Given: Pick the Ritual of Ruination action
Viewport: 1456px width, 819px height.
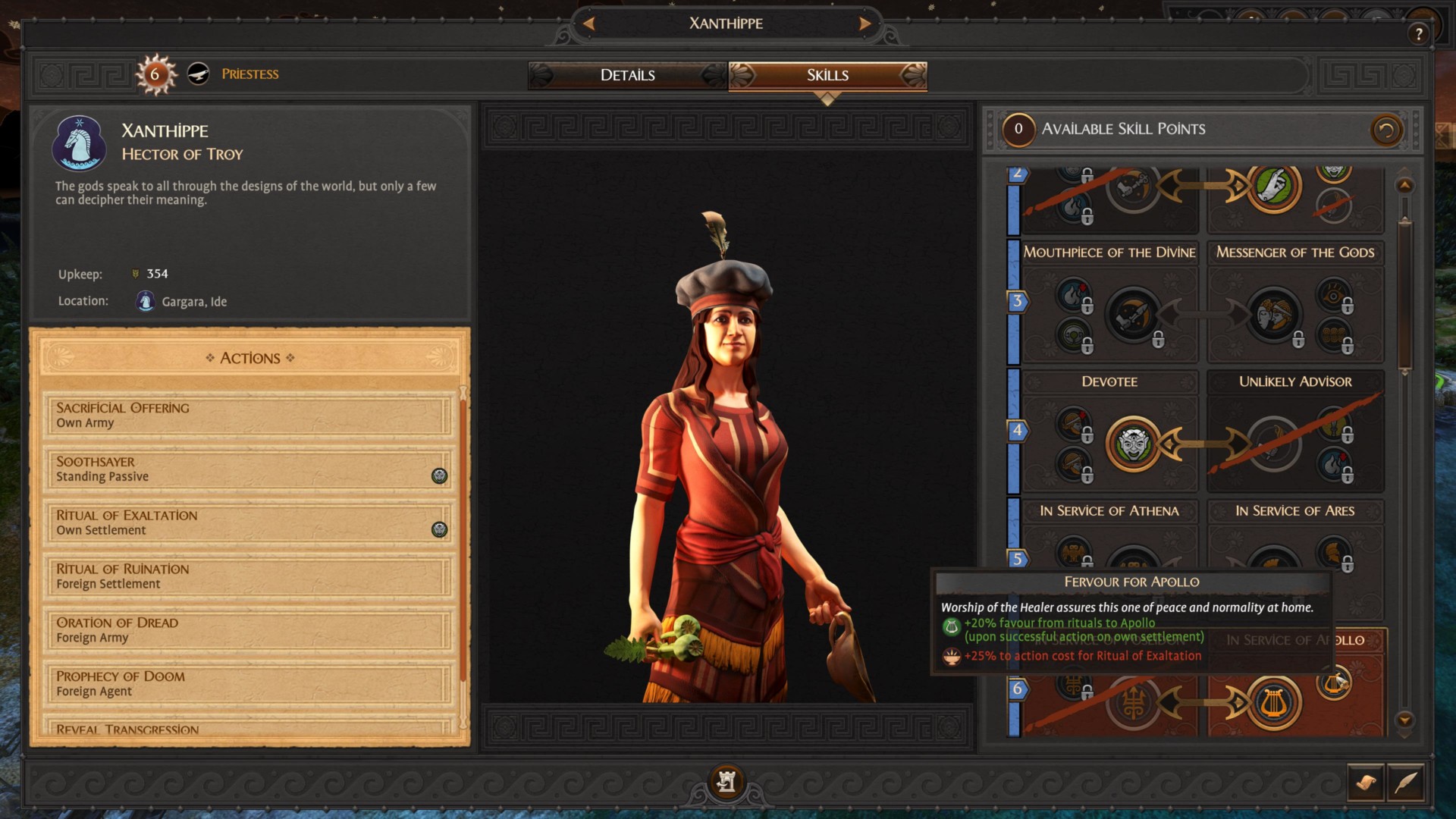Looking at the screenshot, I should pyautogui.click(x=247, y=576).
